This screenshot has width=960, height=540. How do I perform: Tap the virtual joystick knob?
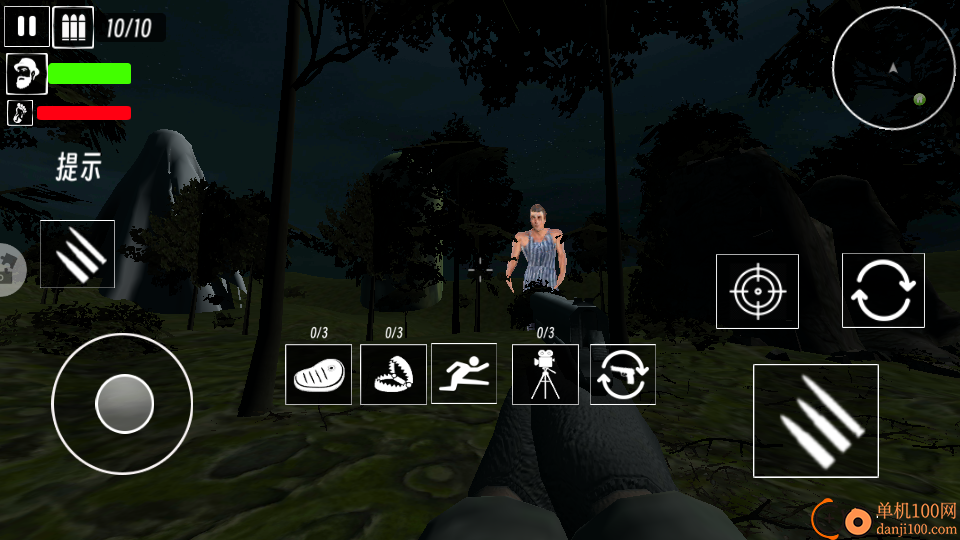click(124, 404)
